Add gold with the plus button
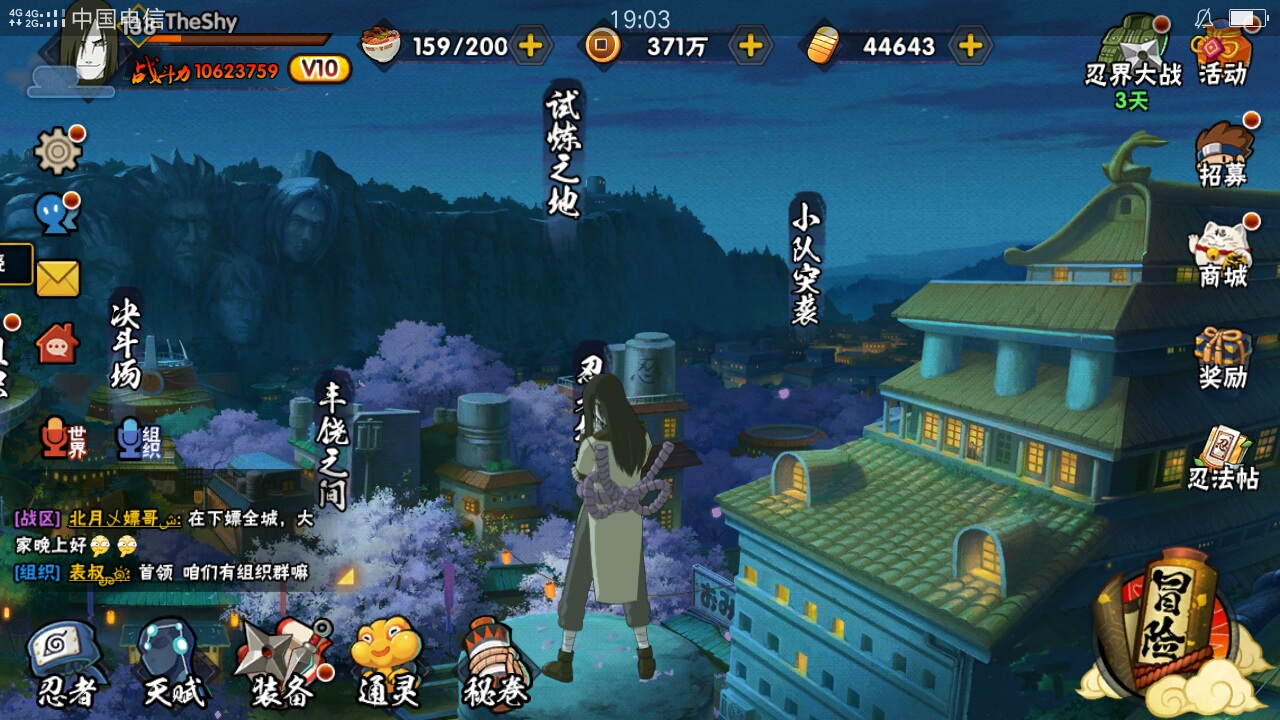This screenshot has height=720, width=1280. tap(970, 46)
